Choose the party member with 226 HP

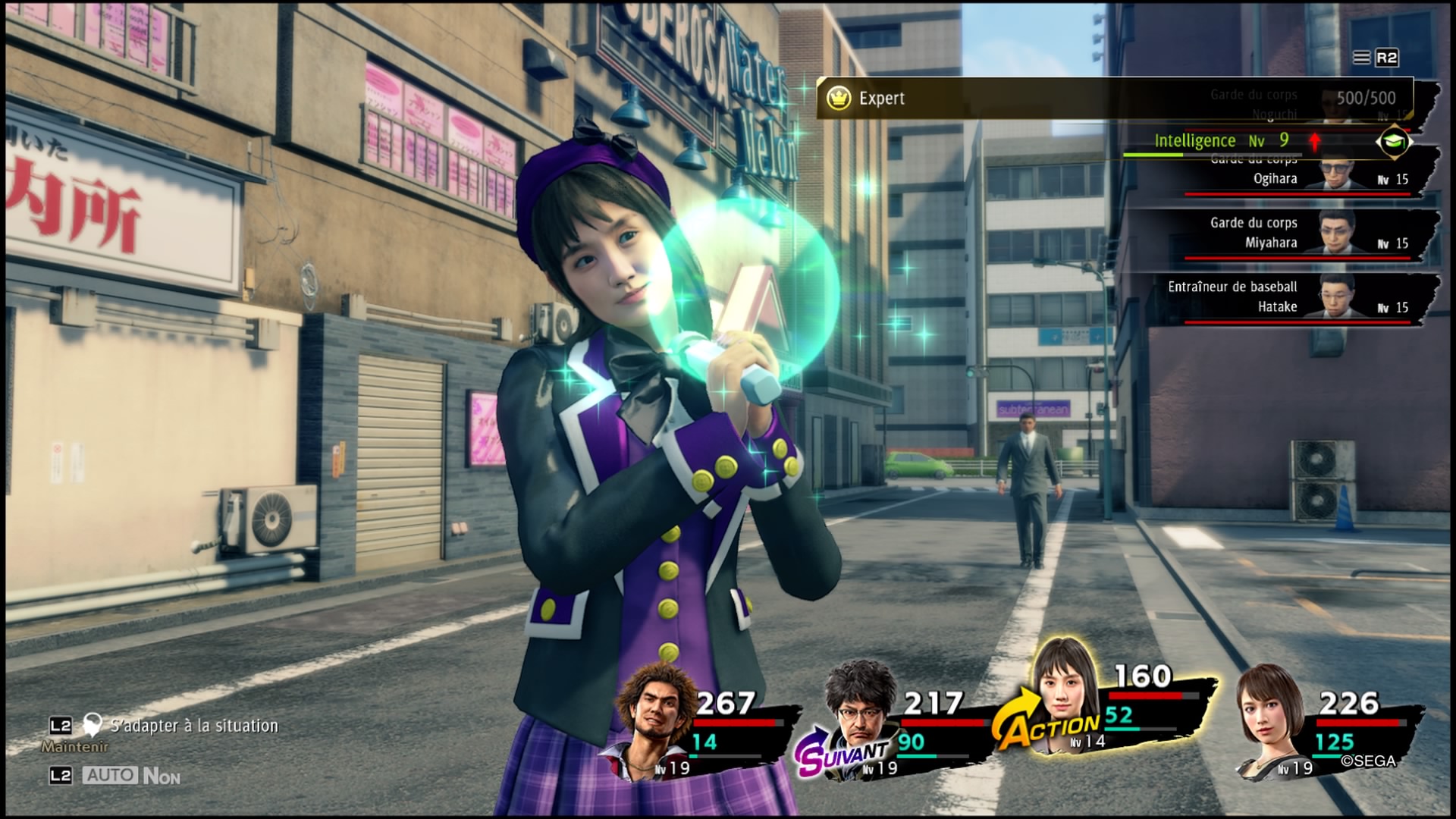coord(1270,717)
